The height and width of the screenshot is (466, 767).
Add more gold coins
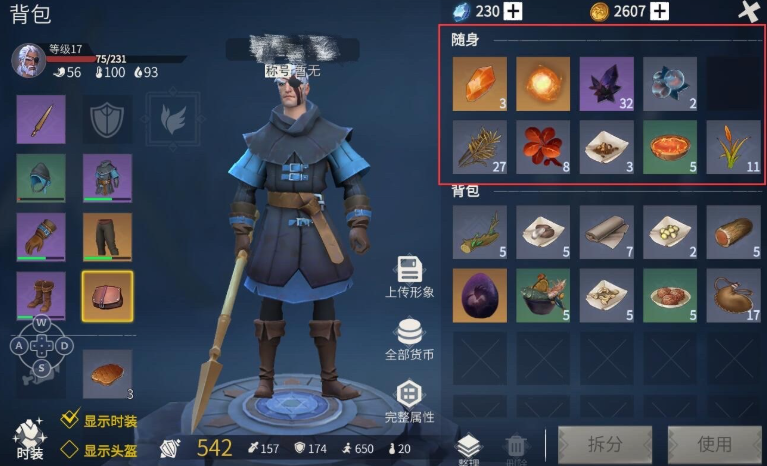coord(659,11)
